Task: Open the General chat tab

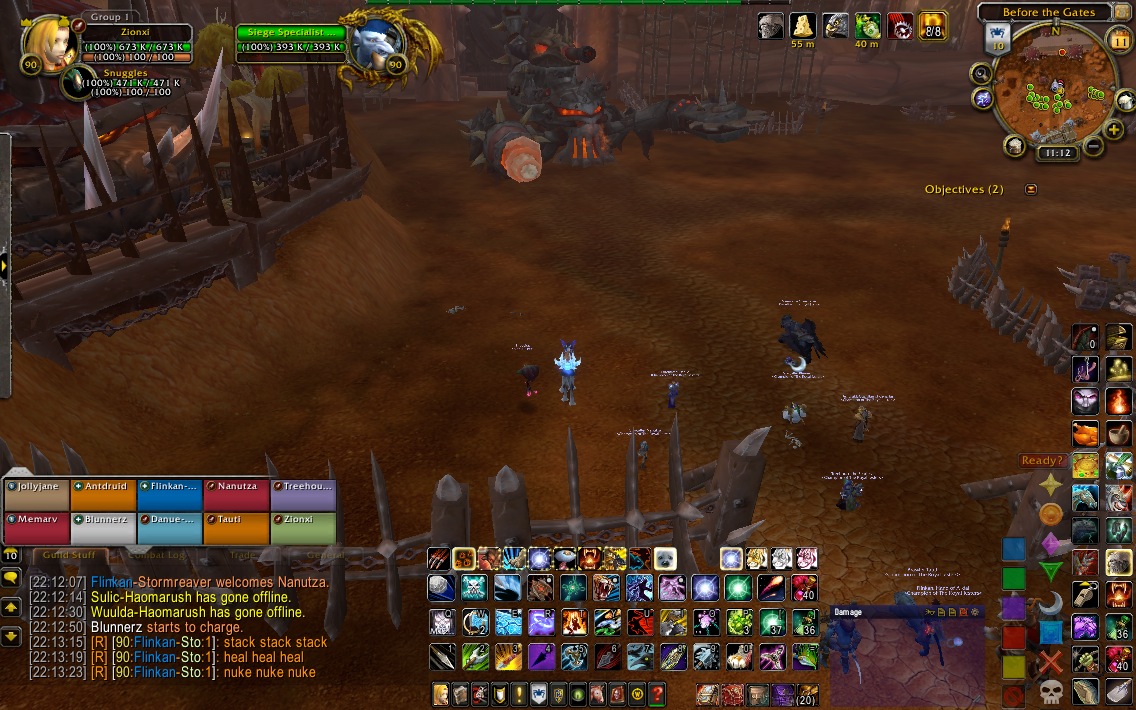Action: pos(324,555)
